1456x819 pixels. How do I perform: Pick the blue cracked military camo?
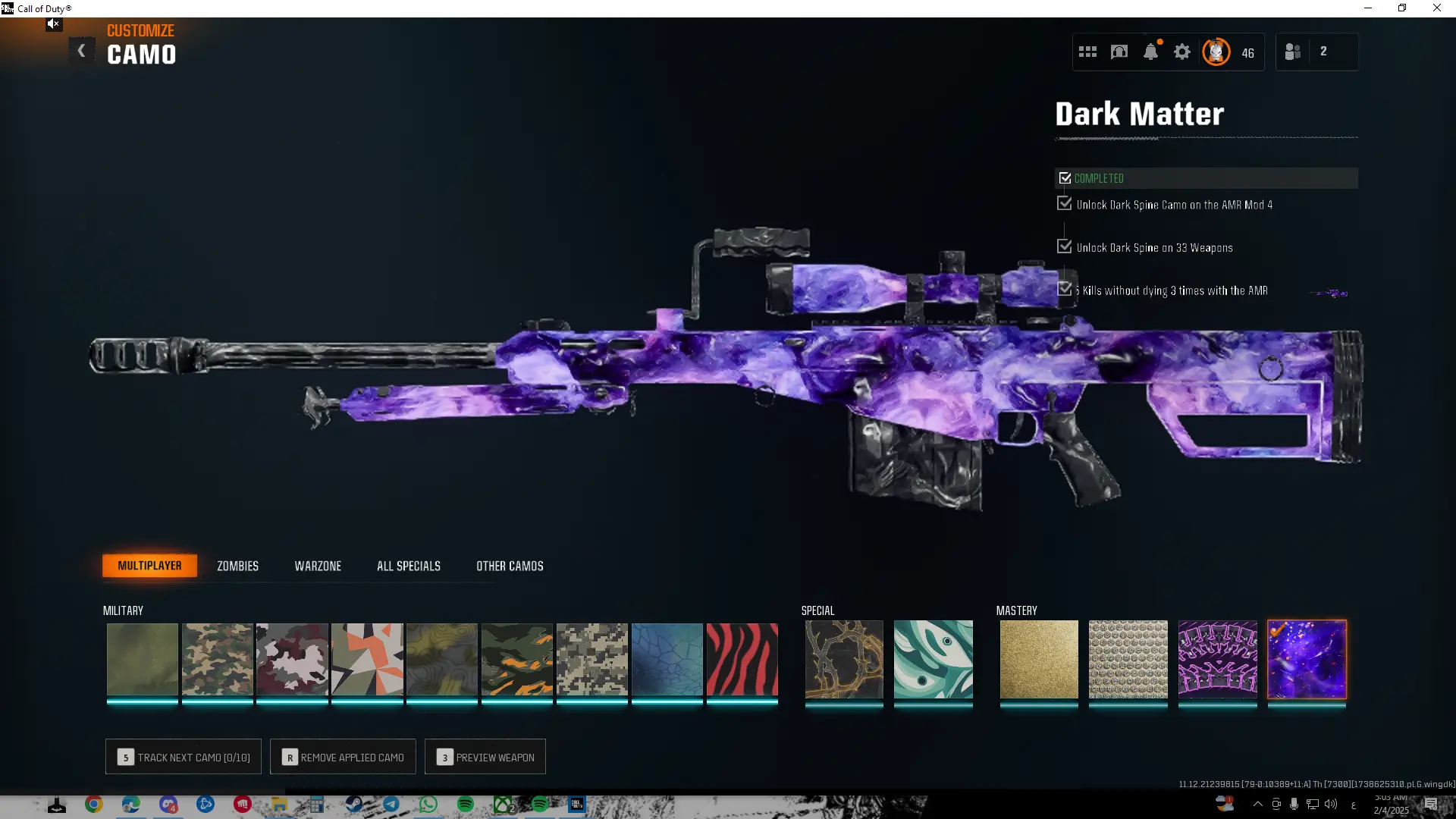667,659
